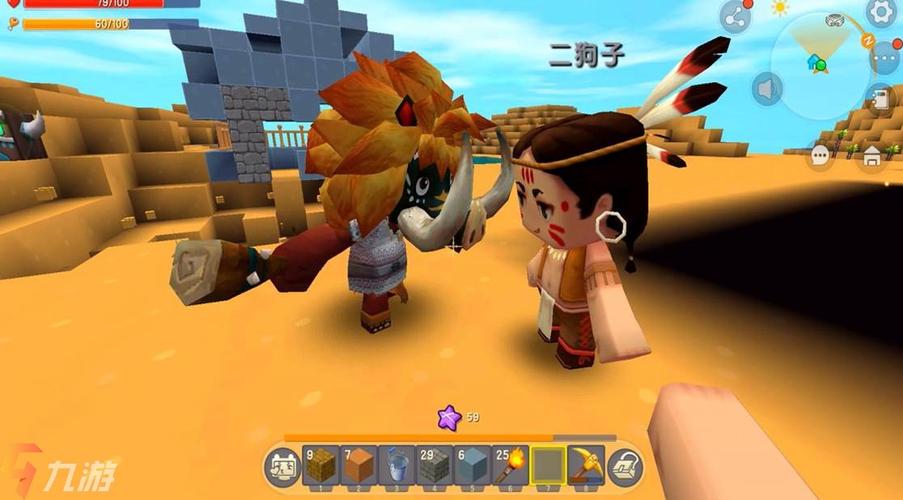Tap the share icon

pos(735,17)
